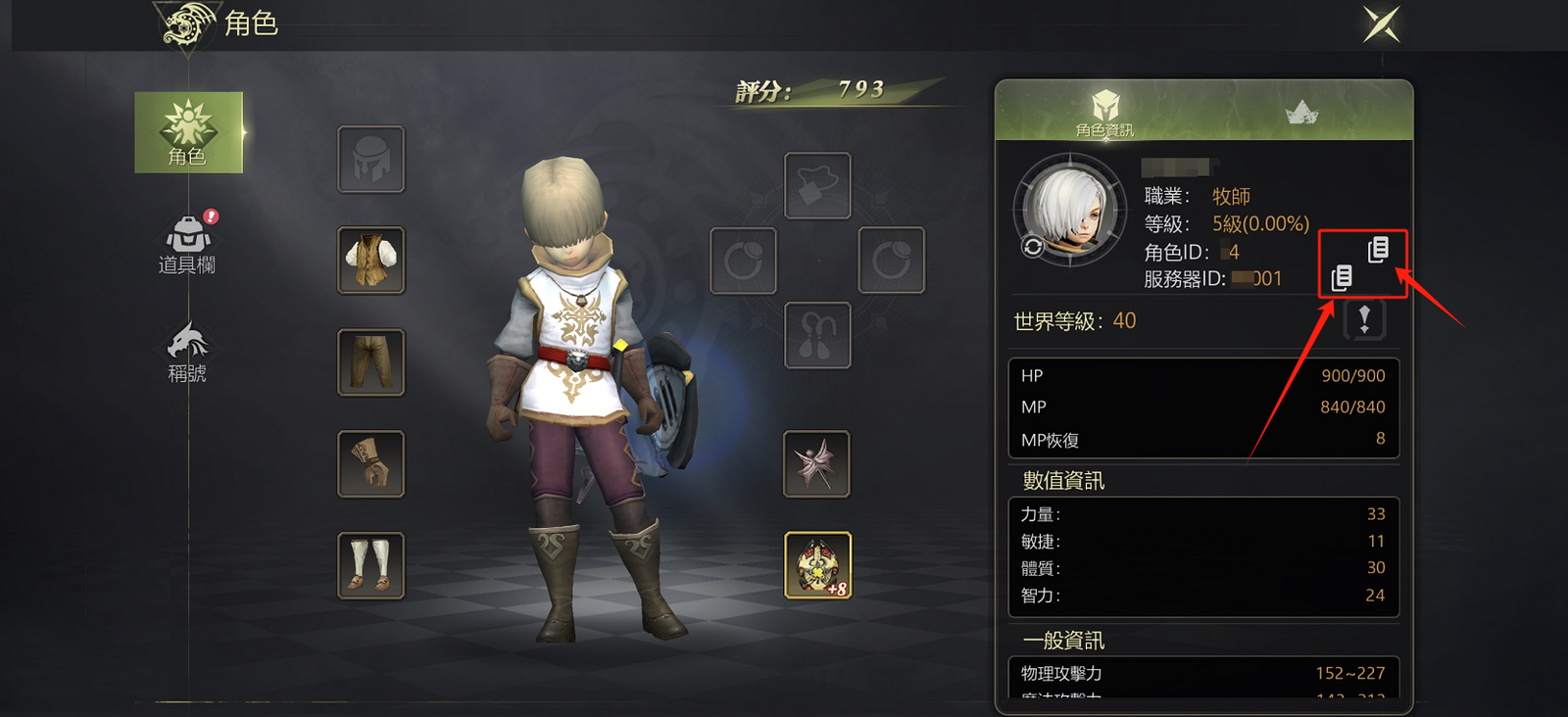Screen dimensions: 1568x717
Task: Open the 稱號 titles tab
Action: point(187,353)
